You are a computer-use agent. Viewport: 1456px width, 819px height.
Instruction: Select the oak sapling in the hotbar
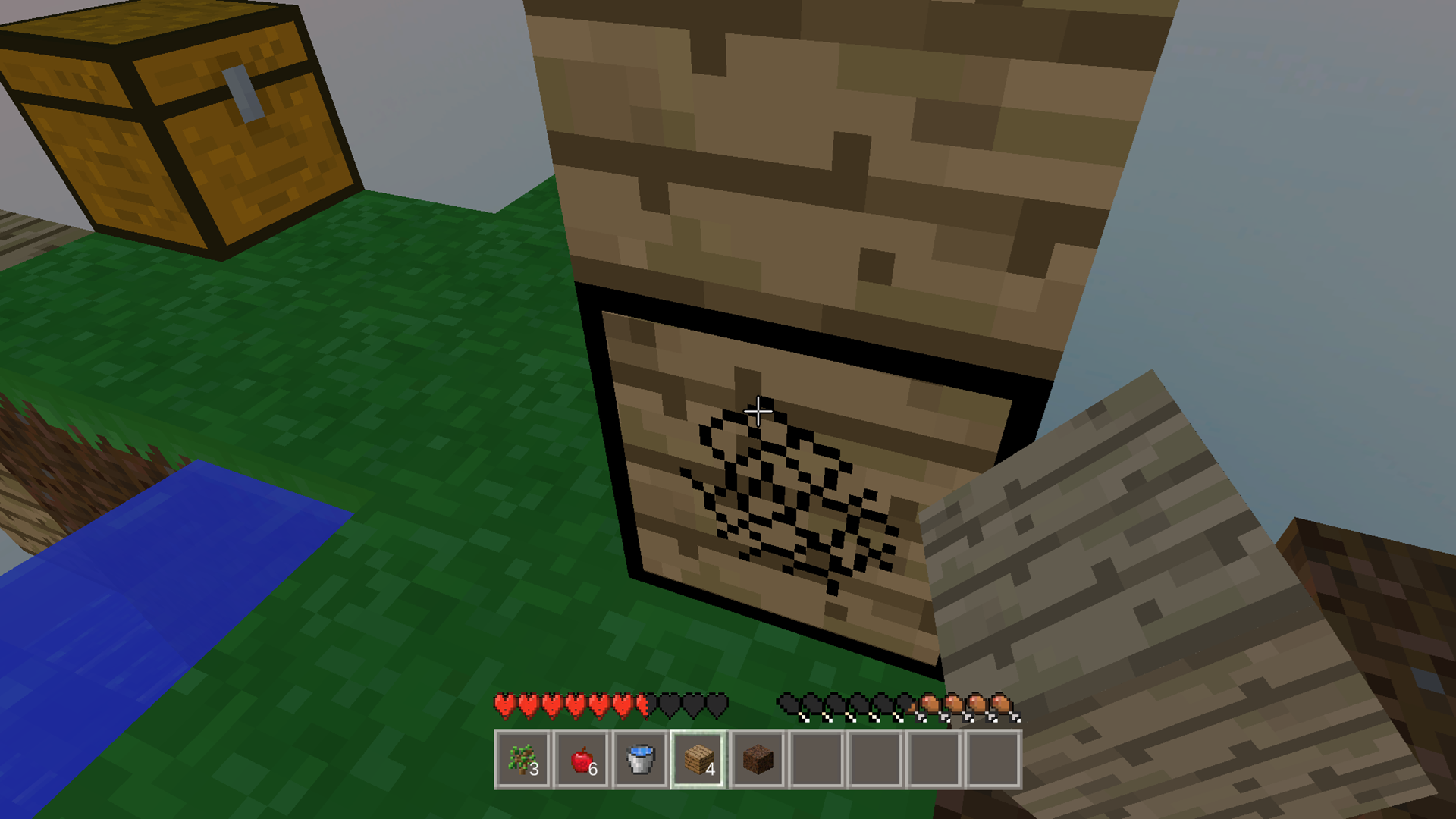click(x=522, y=761)
